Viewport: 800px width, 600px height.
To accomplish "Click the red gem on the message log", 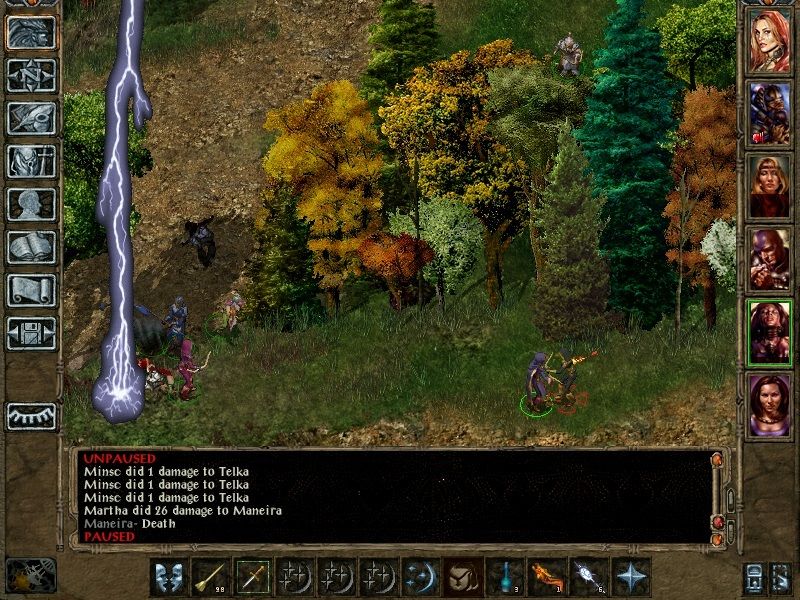I will (717, 522).
